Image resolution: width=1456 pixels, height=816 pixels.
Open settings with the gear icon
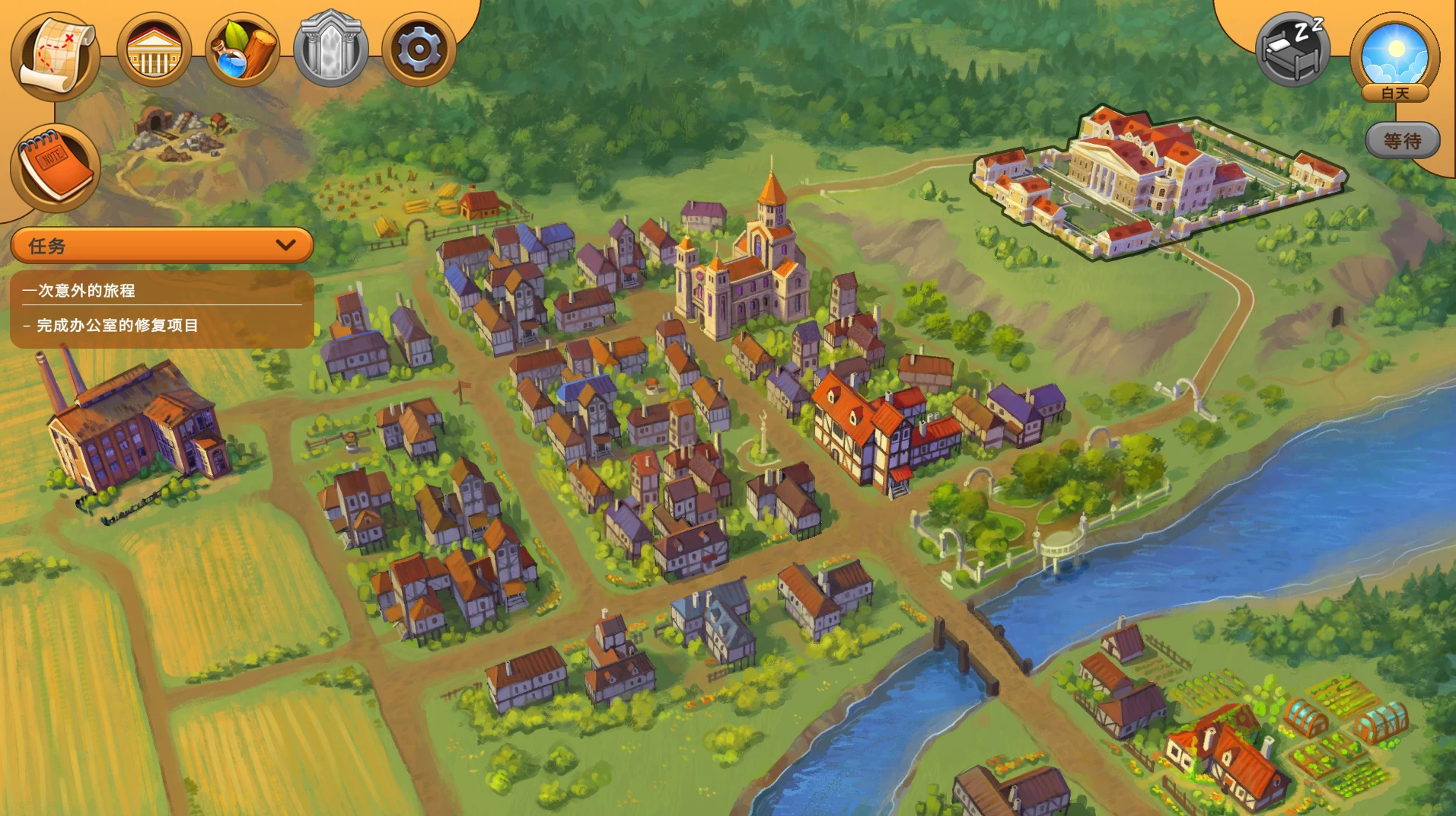[x=418, y=50]
